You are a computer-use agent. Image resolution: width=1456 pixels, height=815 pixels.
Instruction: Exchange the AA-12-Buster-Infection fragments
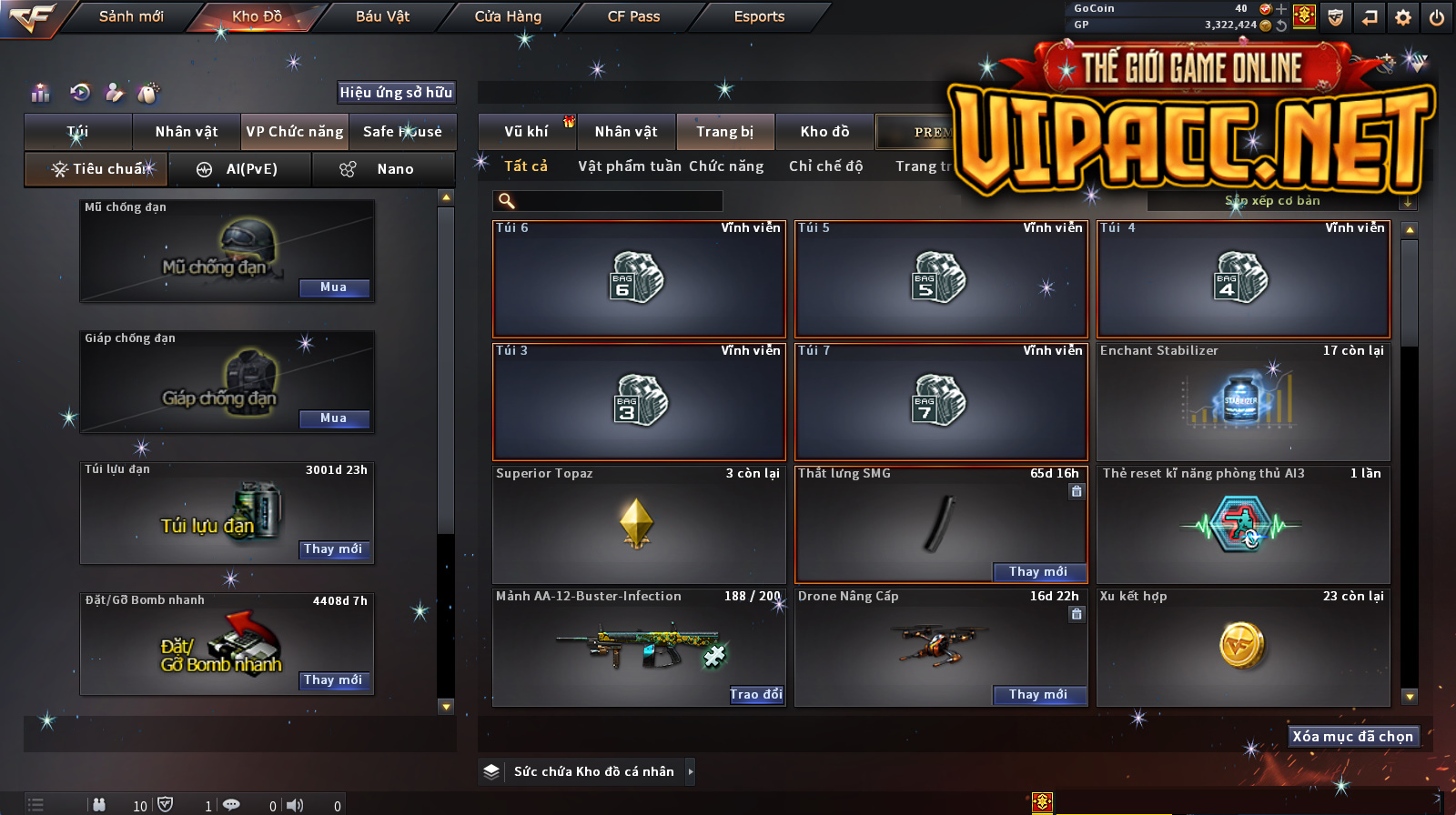(x=756, y=695)
